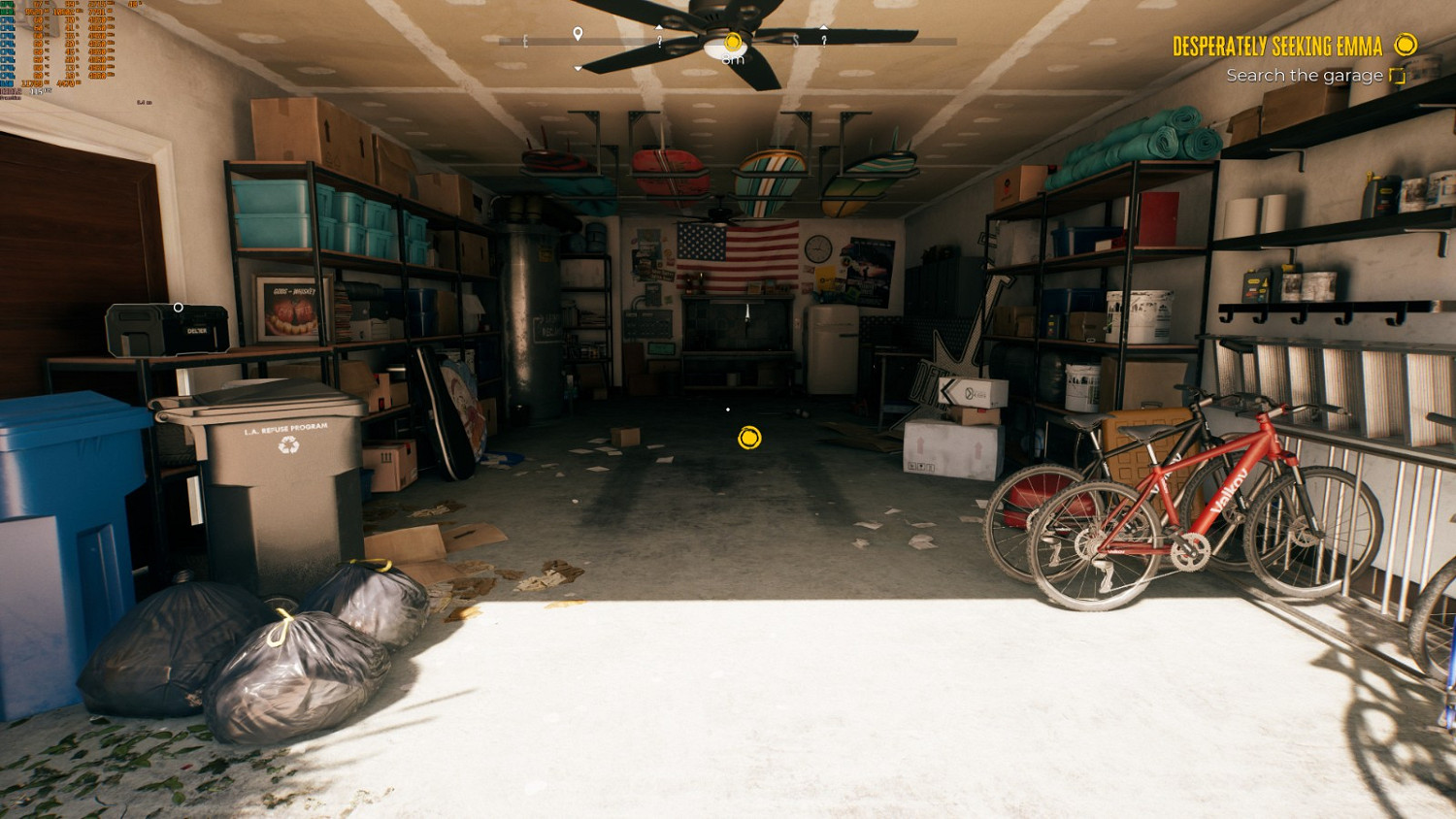
Task: Click the RAM row in the performance overlay
Action: [8, 82]
